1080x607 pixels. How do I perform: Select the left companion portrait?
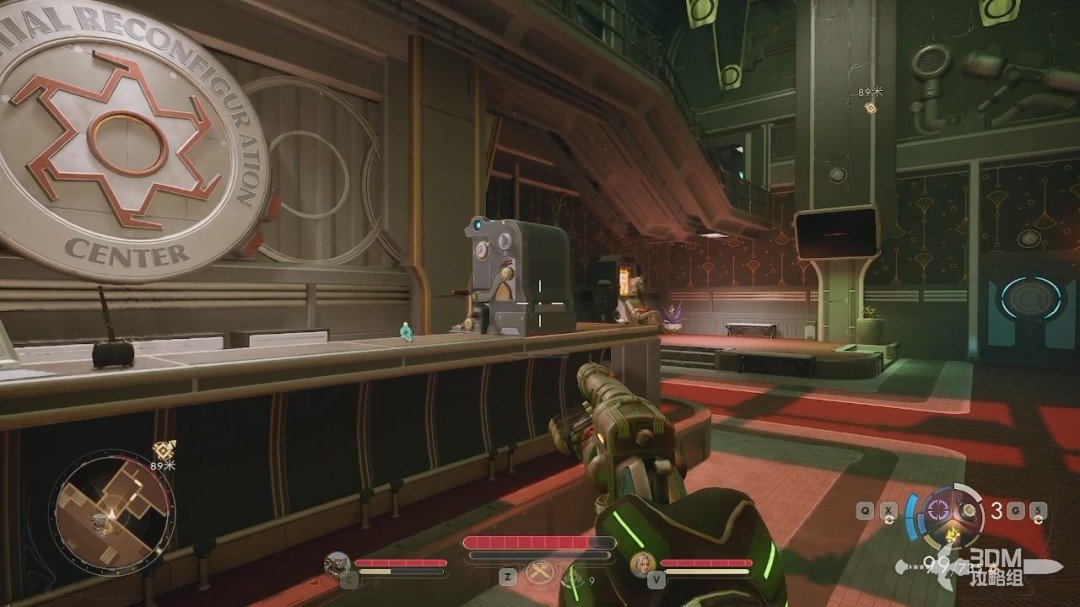pyautogui.click(x=337, y=565)
